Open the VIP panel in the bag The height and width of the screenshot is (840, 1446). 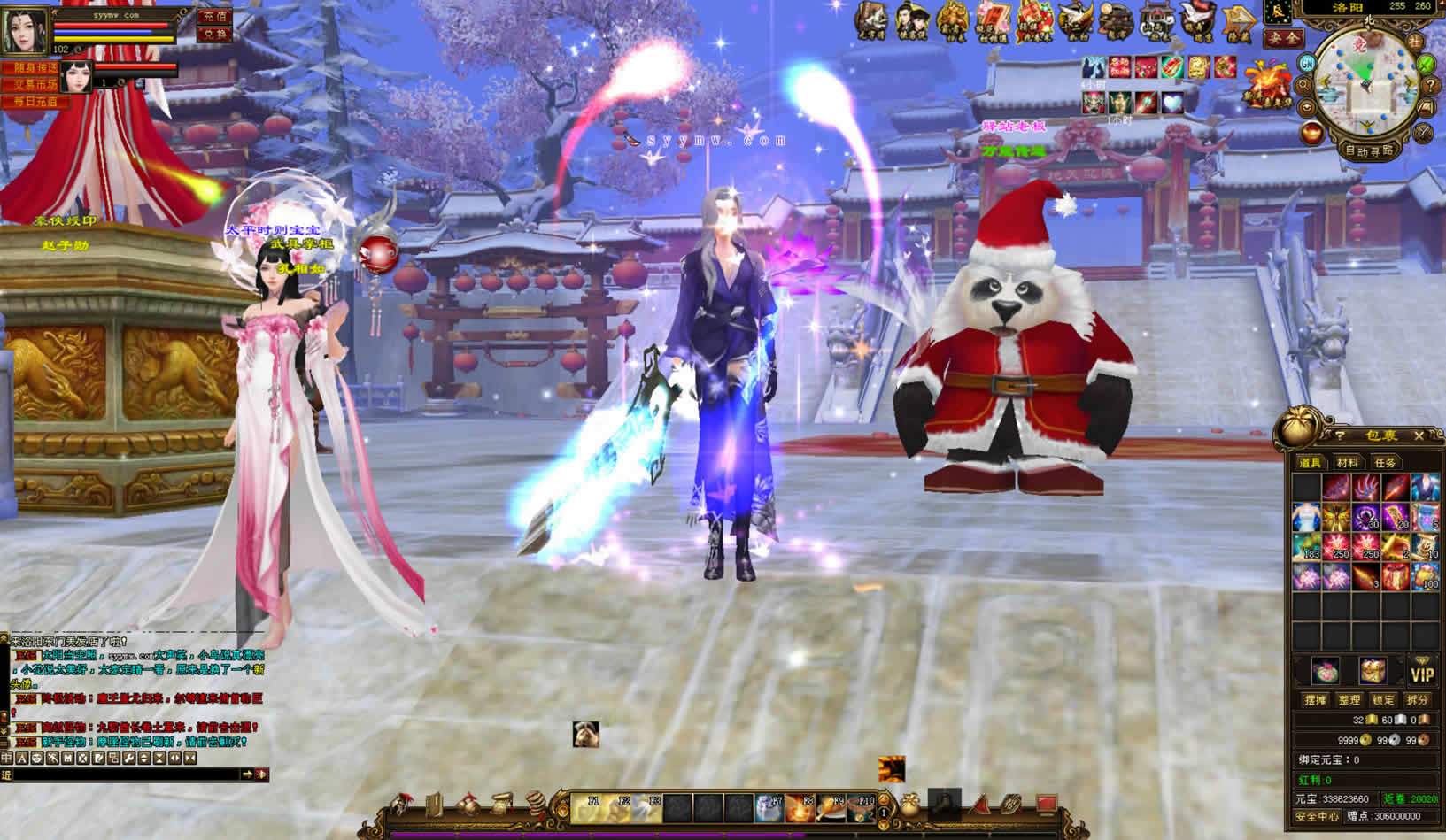1421,673
